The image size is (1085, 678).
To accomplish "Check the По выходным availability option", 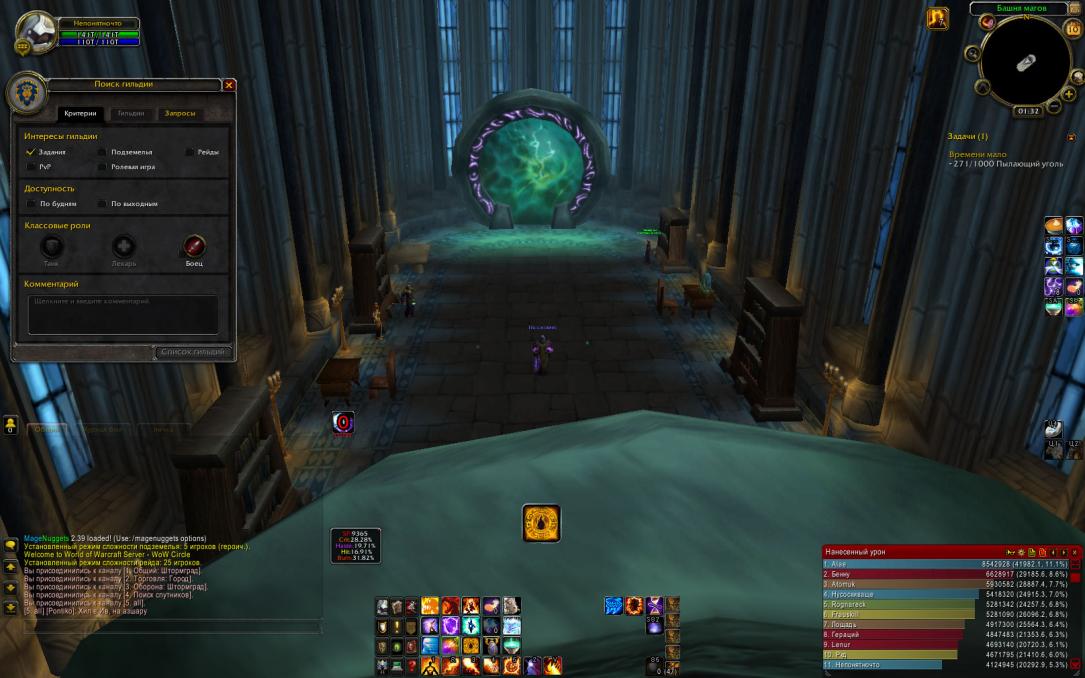I will pos(102,204).
